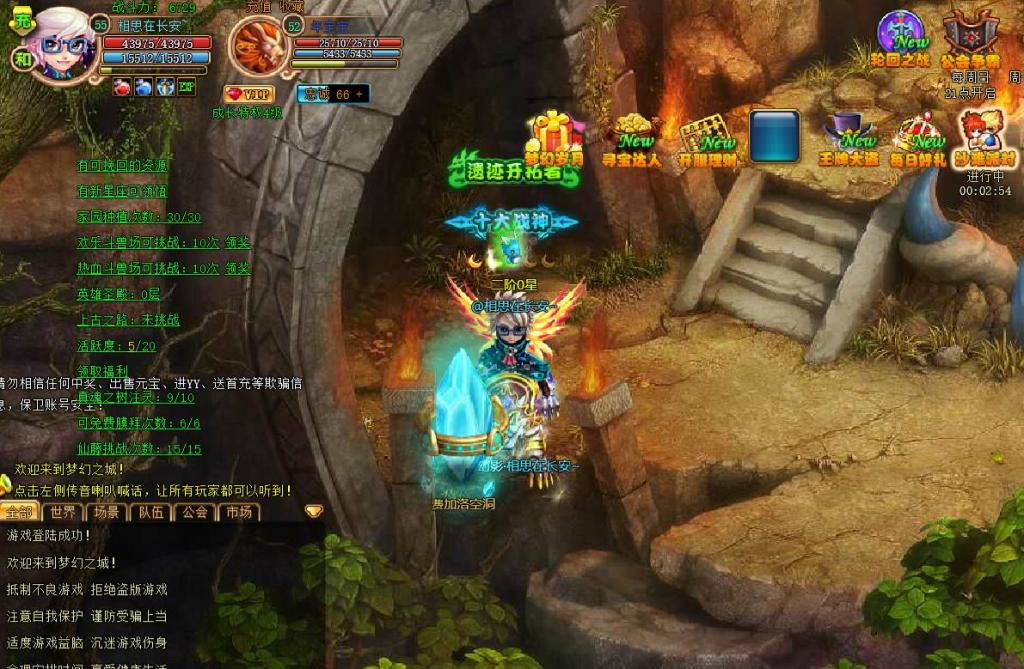Switch to the 队伍 chat tab

point(150,512)
